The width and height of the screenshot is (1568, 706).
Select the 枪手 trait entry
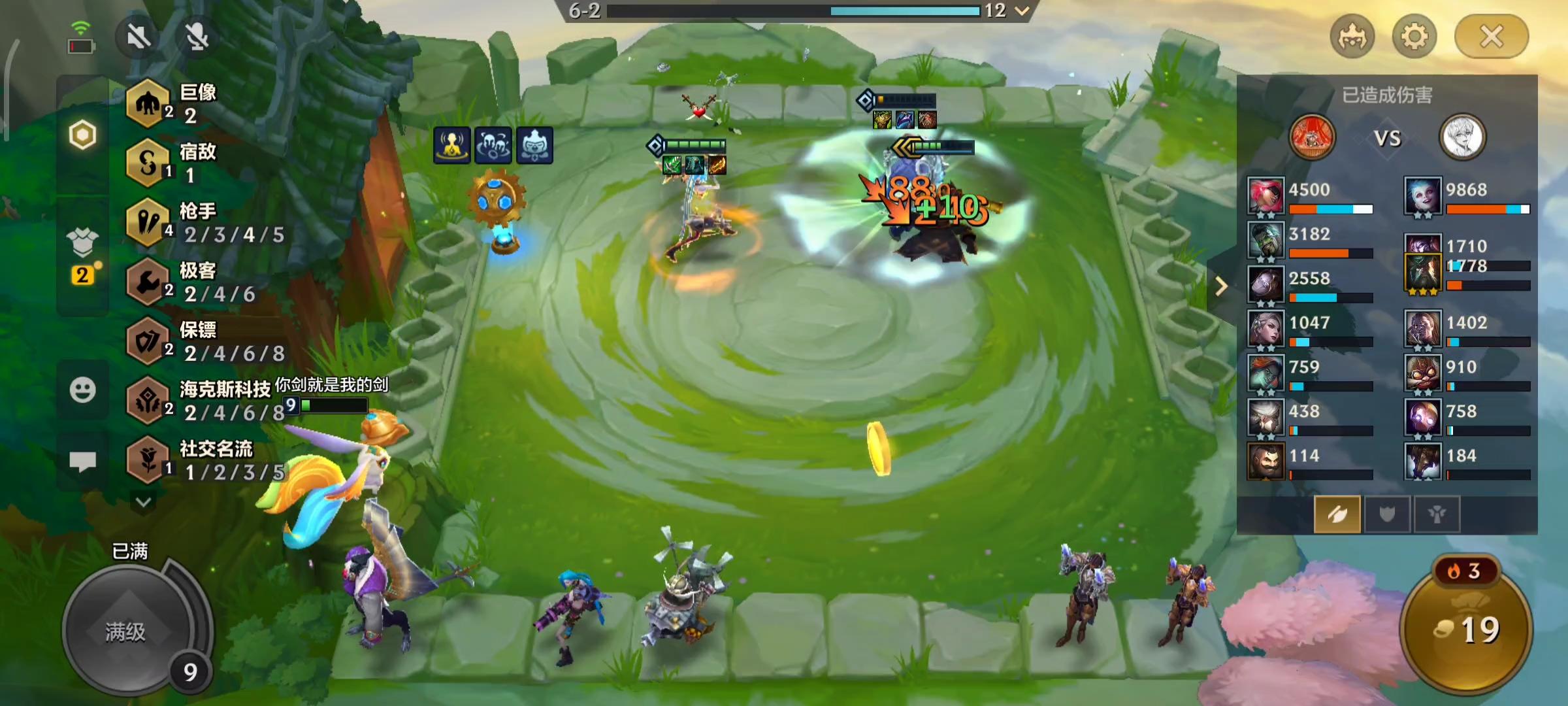[203, 223]
